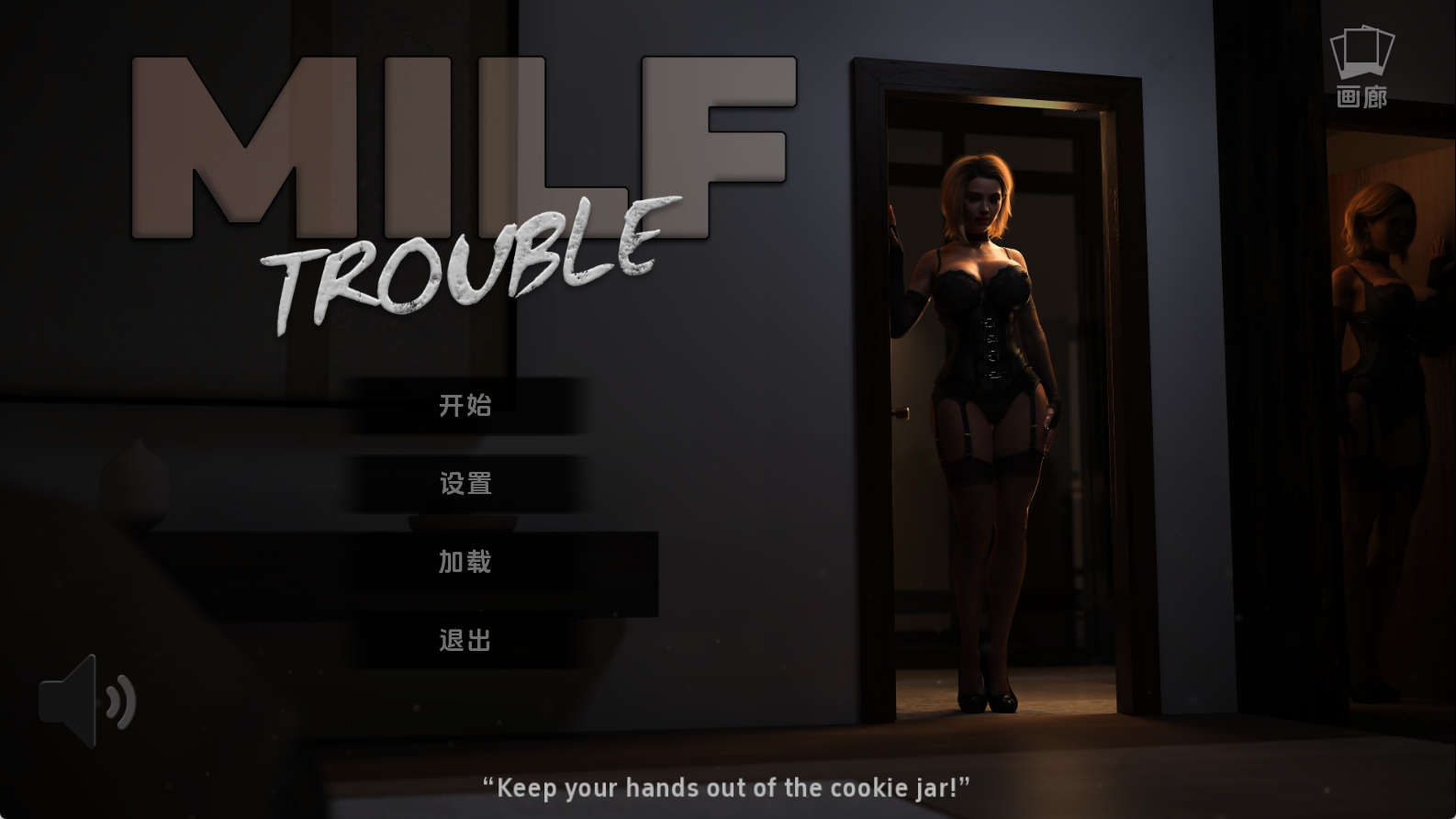Image resolution: width=1456 pixels, height=819 pixels.
Task: Open the 设置 settings menu
Action: pos(465,483)
